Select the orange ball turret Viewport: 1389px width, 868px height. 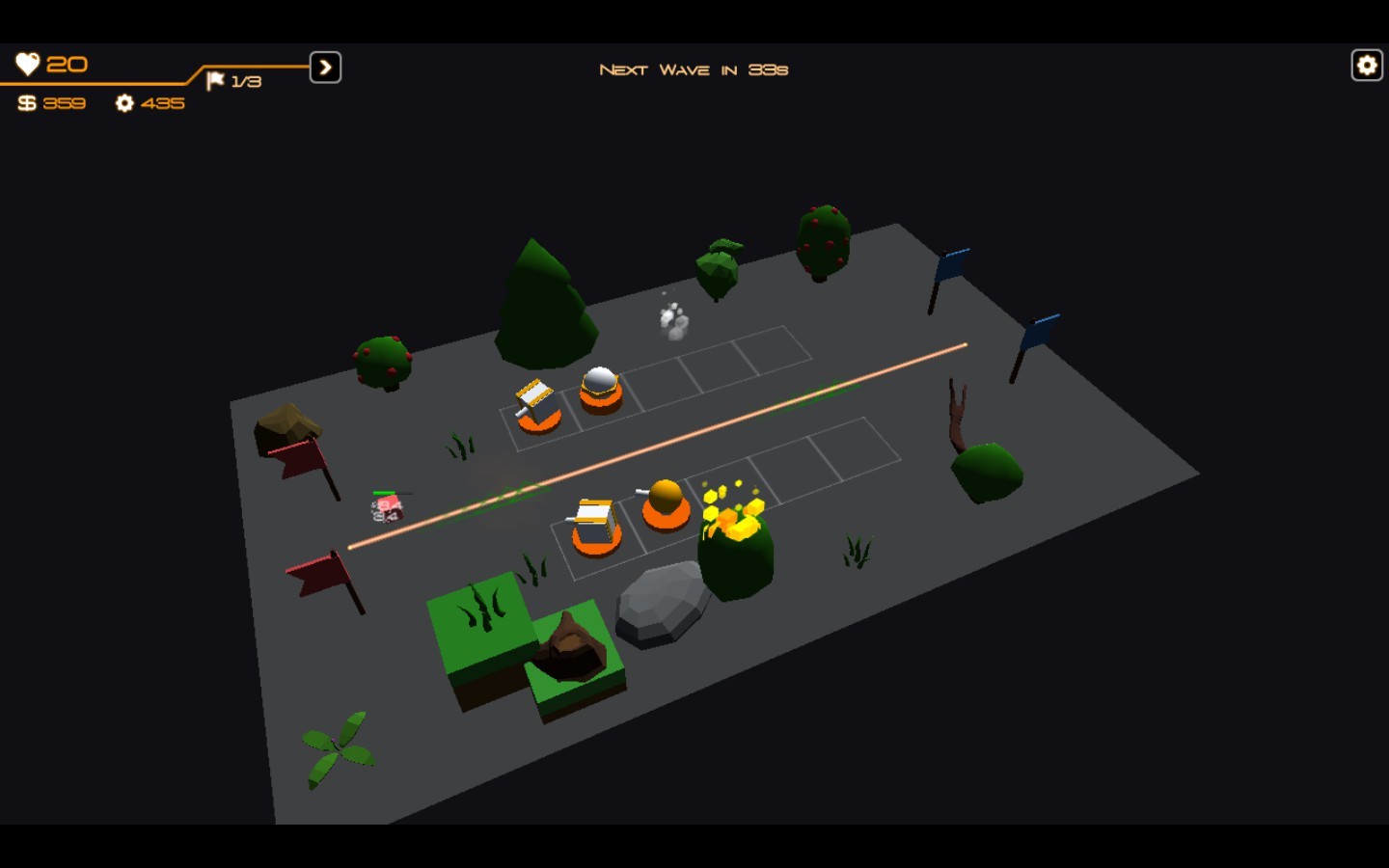coord(664,502)
